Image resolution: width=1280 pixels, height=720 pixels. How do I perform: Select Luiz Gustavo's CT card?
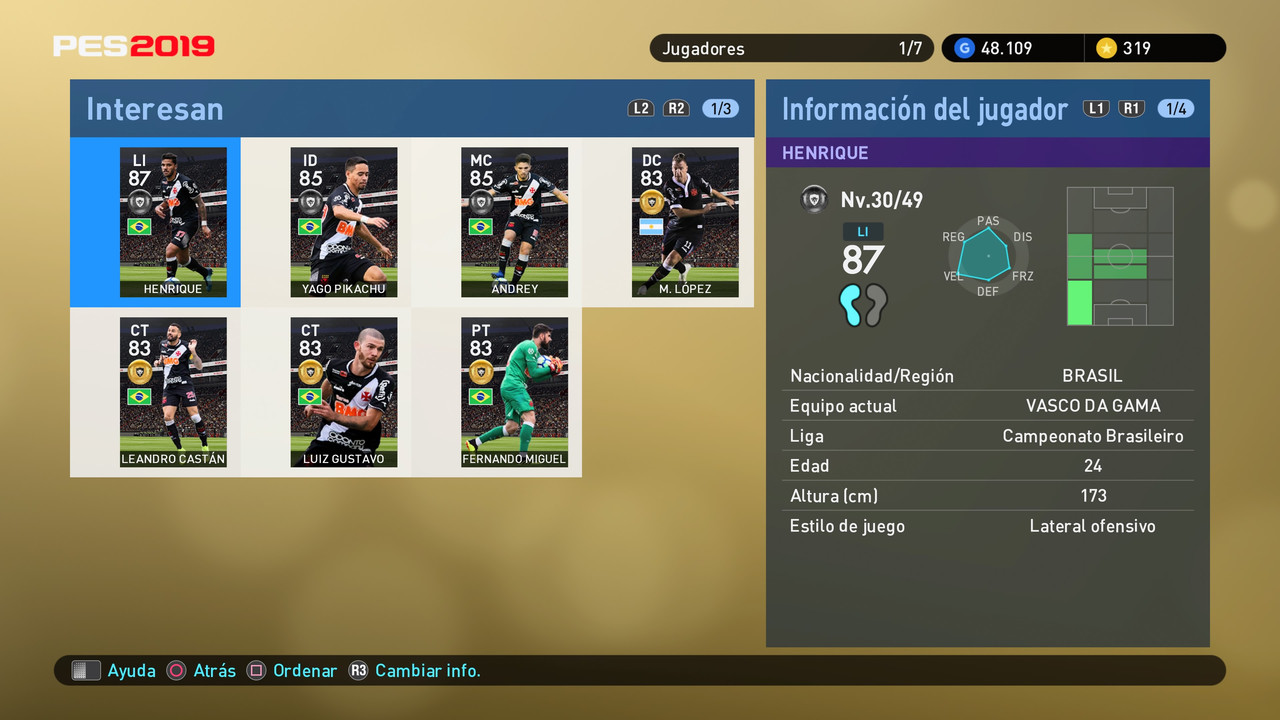coord(343,392)
